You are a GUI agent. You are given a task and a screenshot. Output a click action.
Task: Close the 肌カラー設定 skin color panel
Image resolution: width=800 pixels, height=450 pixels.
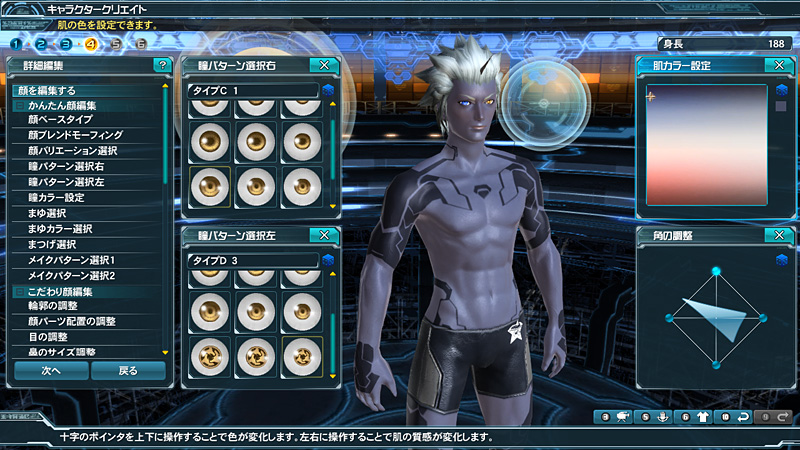pyautogui.click(x=775, y=65)
